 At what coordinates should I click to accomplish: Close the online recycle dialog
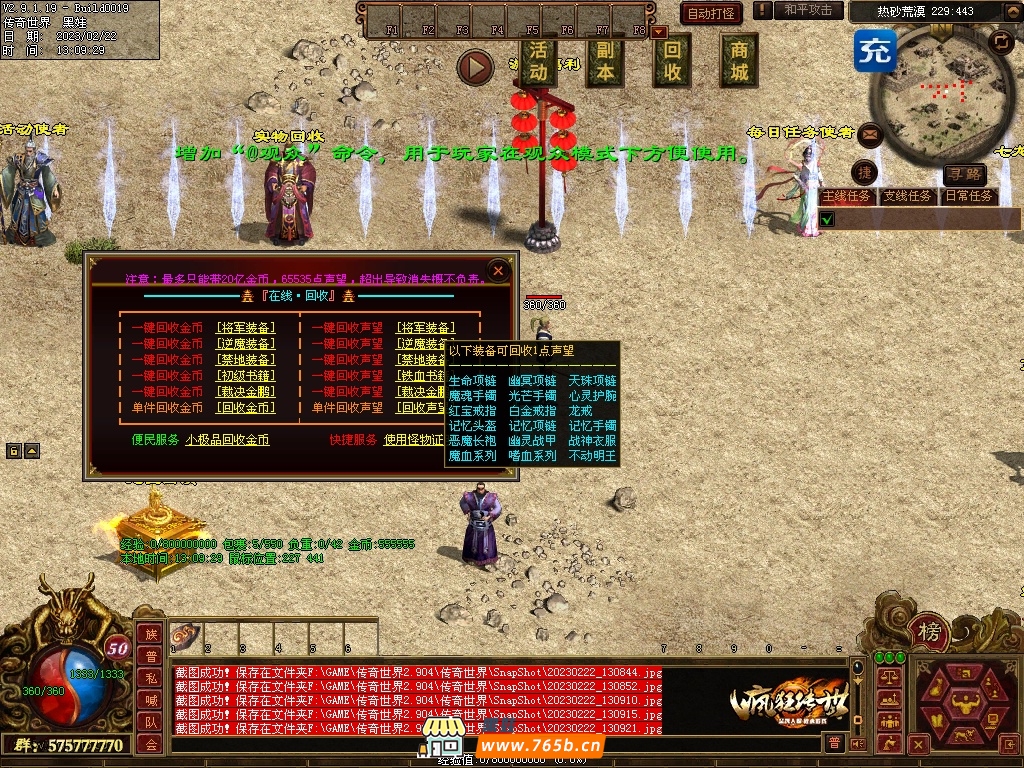pos(498,271)
